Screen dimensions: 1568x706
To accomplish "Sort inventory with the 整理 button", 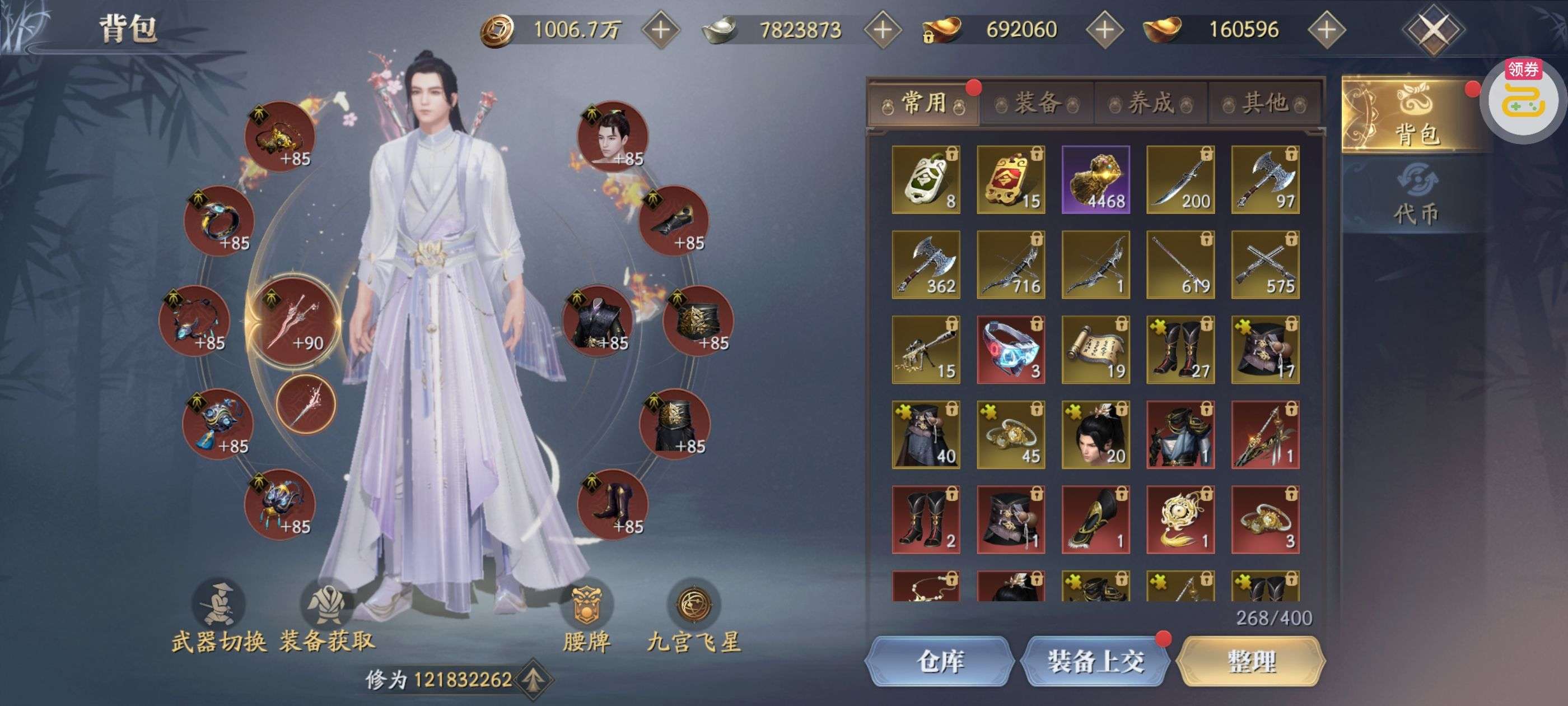I will 1251,661.
